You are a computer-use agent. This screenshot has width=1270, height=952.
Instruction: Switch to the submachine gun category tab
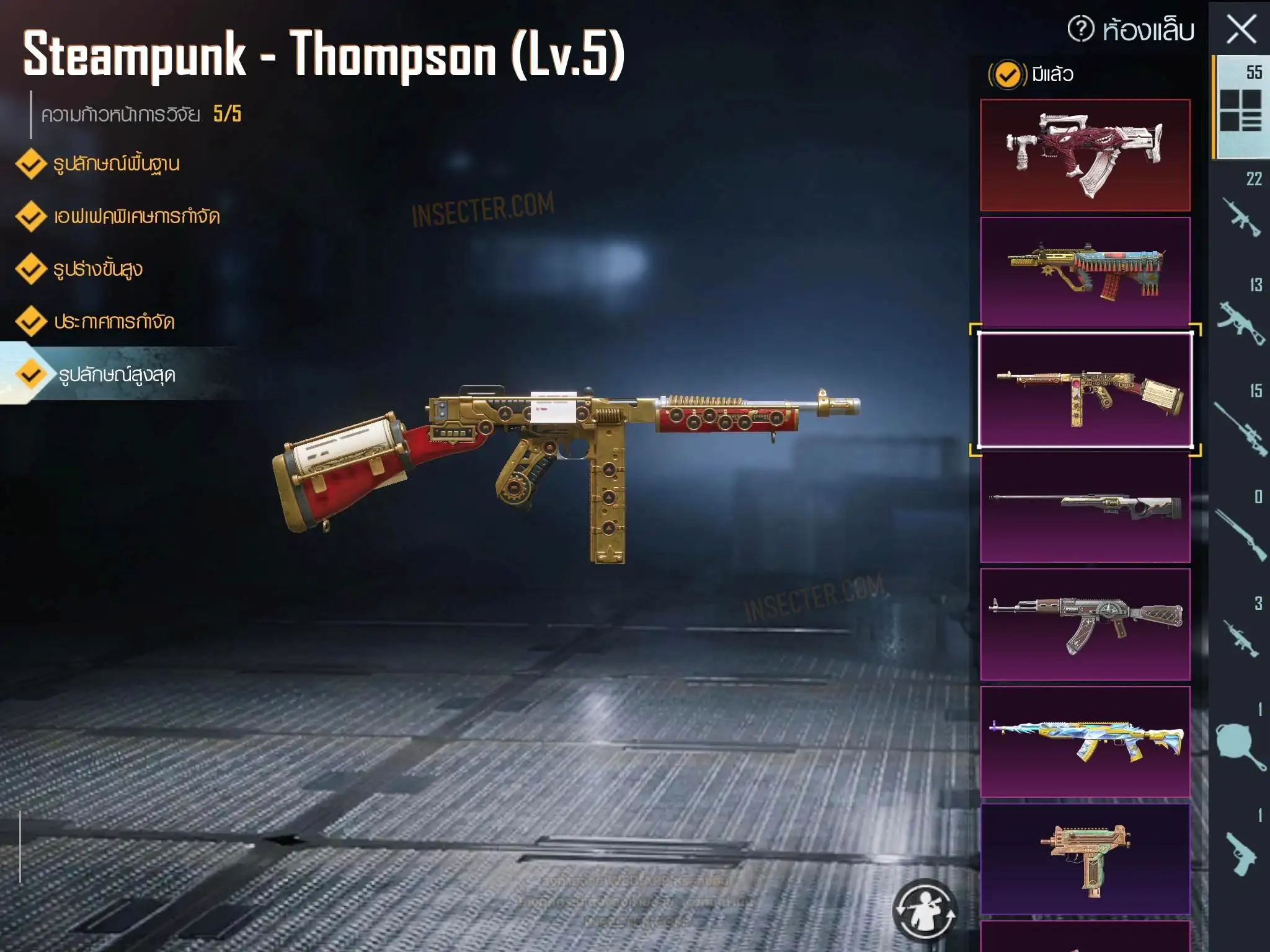tap(1240, 317)
